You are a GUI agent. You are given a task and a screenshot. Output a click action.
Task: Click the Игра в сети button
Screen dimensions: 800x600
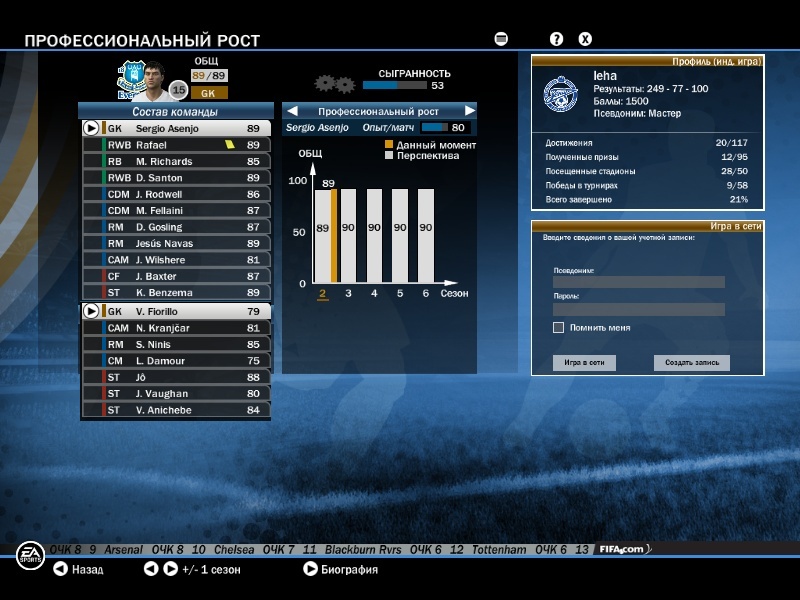584,363
